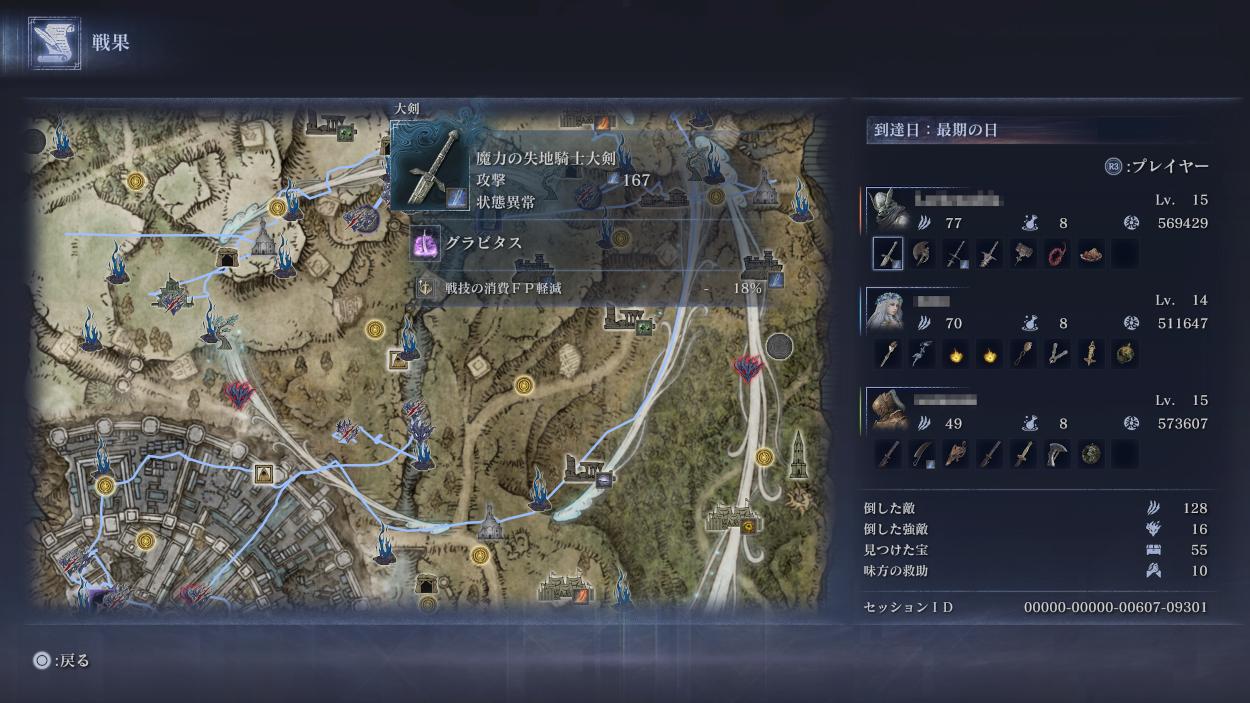Select the flower-crowned white-haired player portrait
The height and width of the screenshot is (703, 1250).
coord(885,308)
